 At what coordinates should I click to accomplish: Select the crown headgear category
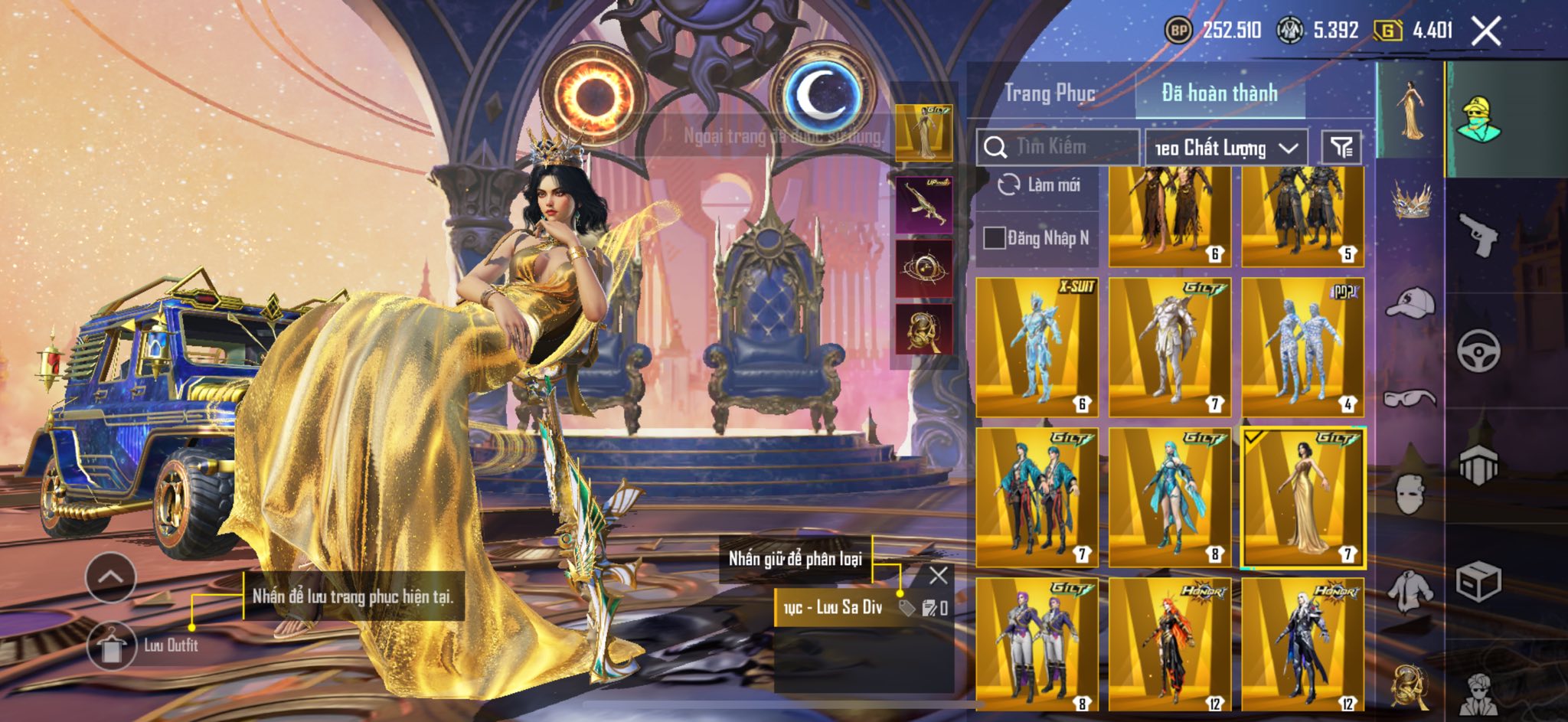1410,201
